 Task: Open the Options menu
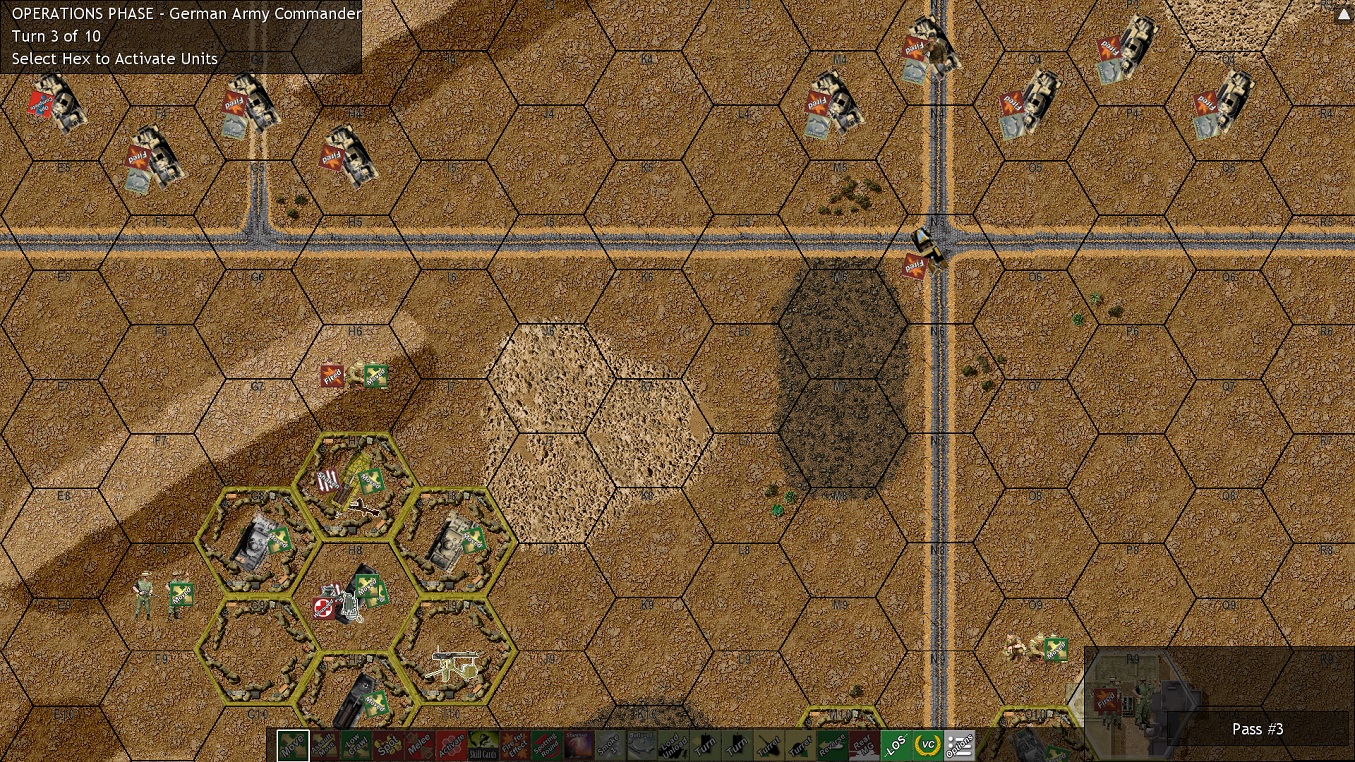click(x=960, y=744)
